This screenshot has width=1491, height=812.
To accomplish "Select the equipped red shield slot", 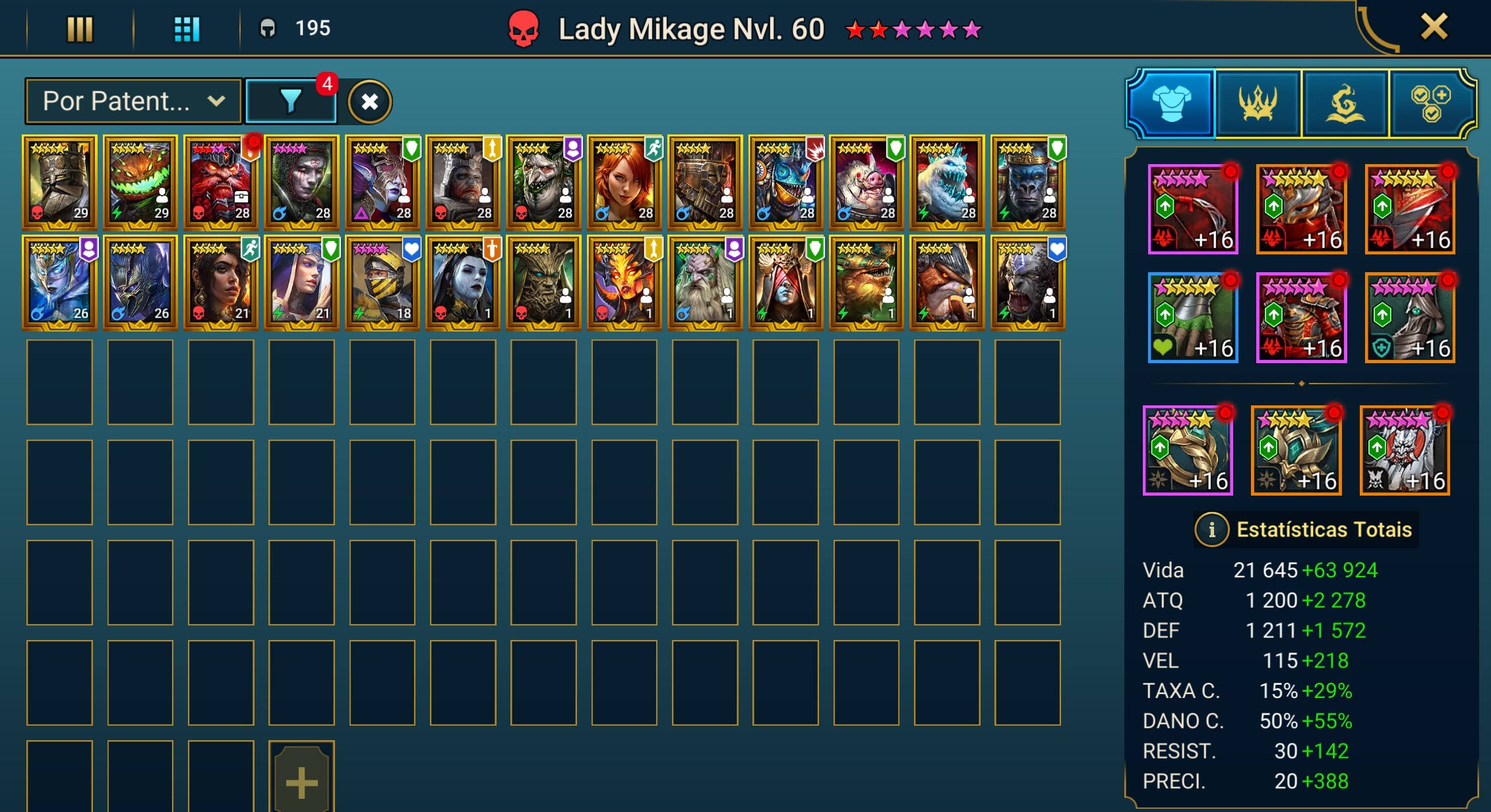I will point(1409,210).
